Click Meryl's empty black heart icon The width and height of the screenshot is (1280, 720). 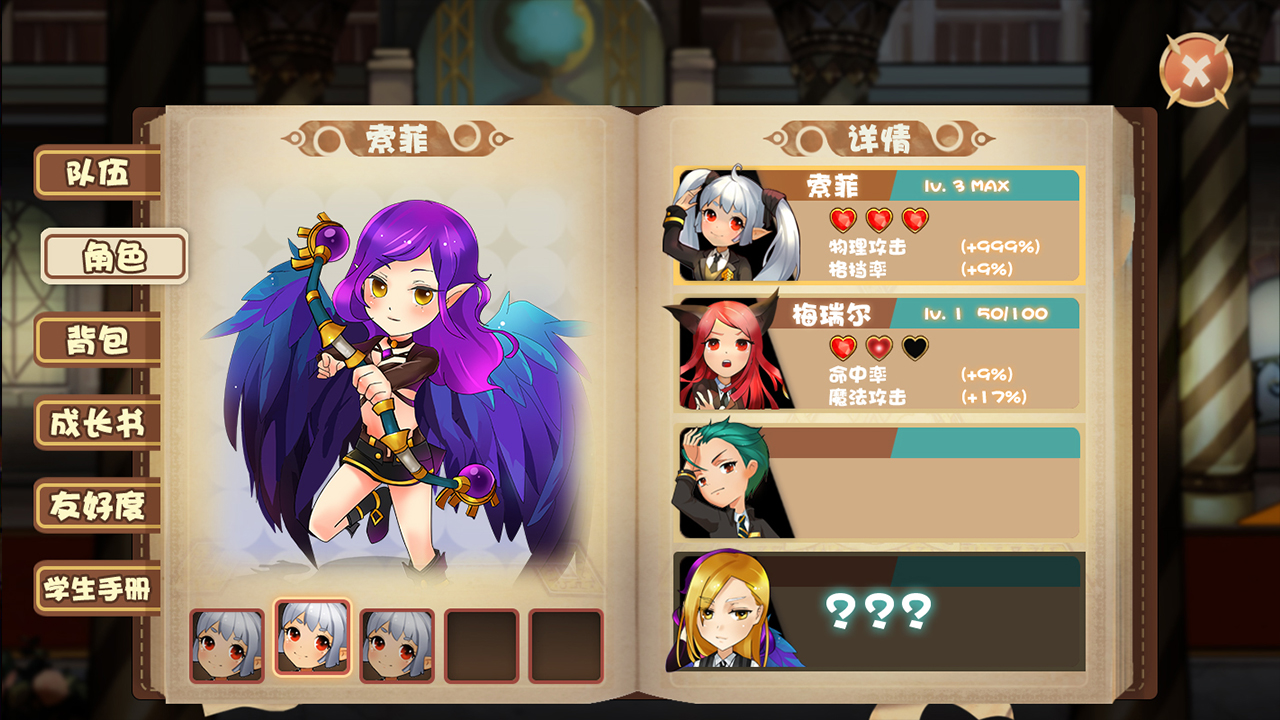point(917,350)
